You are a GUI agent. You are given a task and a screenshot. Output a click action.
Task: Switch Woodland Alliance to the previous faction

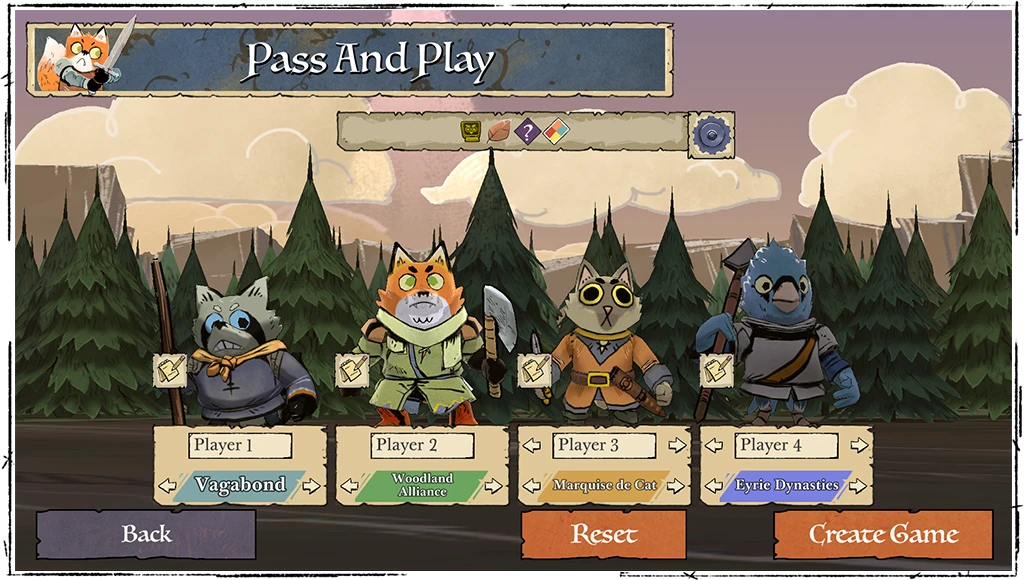click(350, 486)
